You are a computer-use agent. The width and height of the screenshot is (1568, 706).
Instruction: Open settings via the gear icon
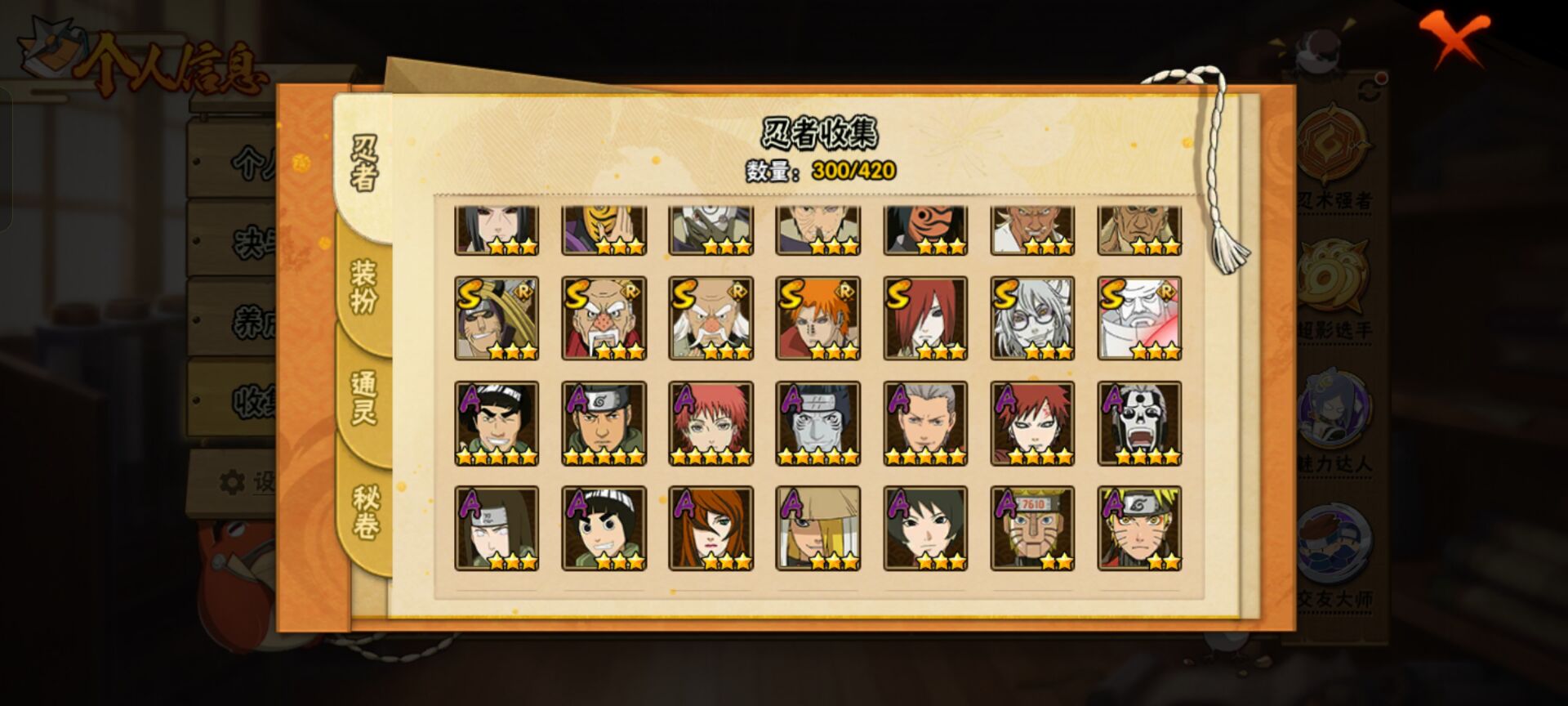[231, 480]
